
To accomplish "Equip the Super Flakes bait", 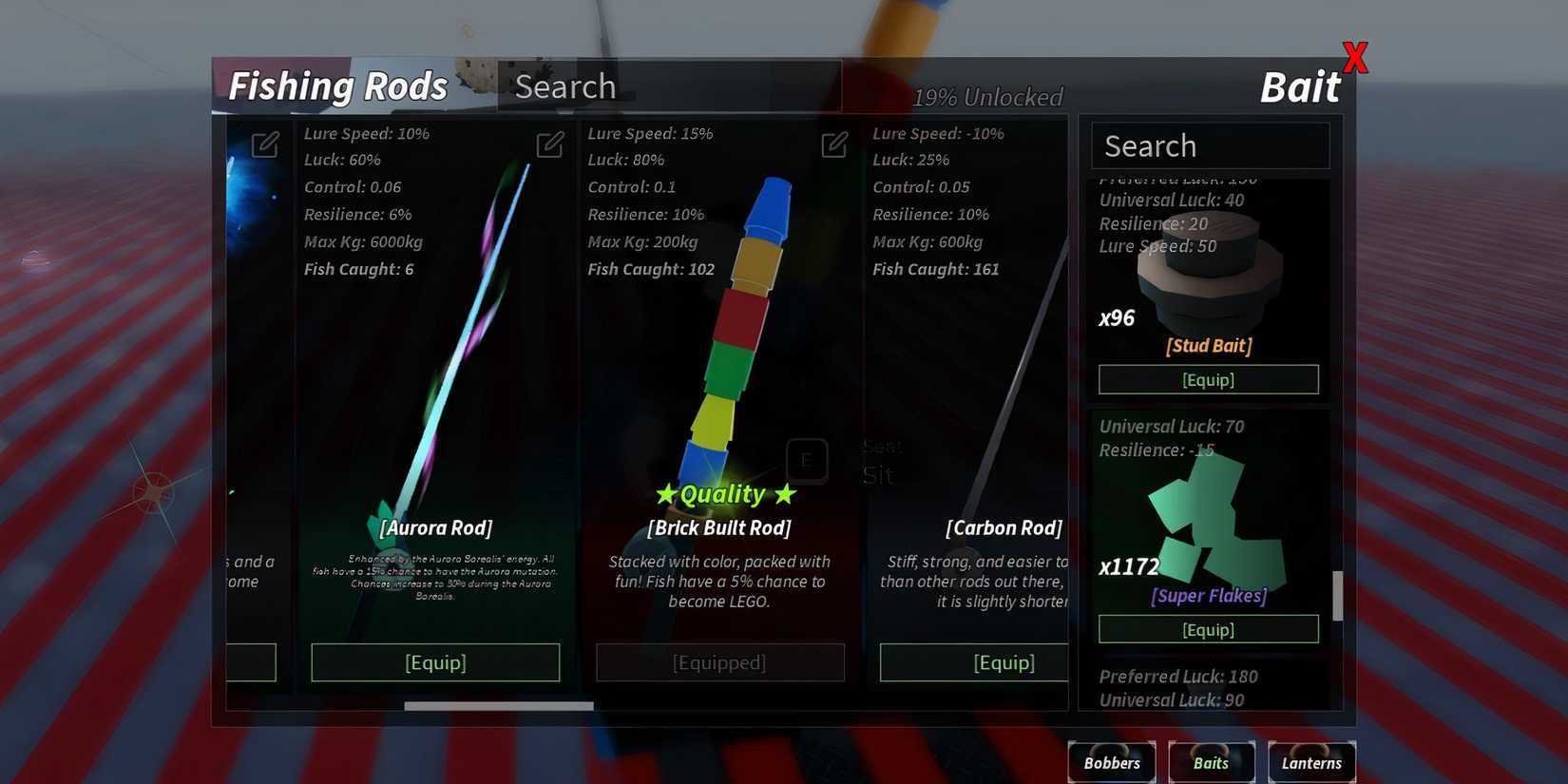I will point(1208,628).
